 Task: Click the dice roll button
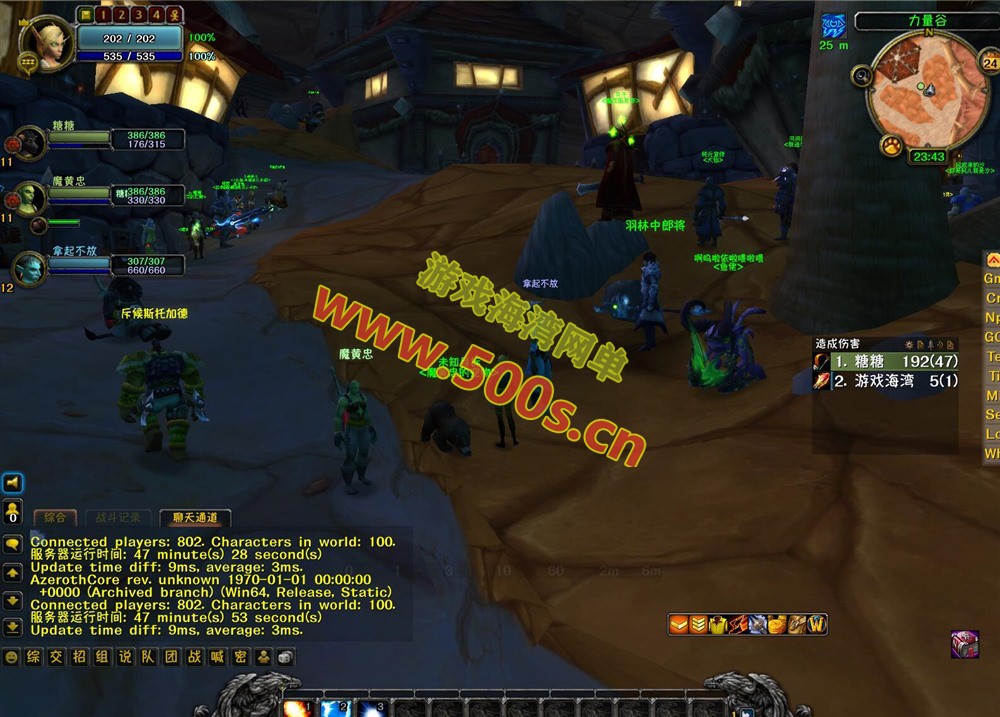point(285,657)
